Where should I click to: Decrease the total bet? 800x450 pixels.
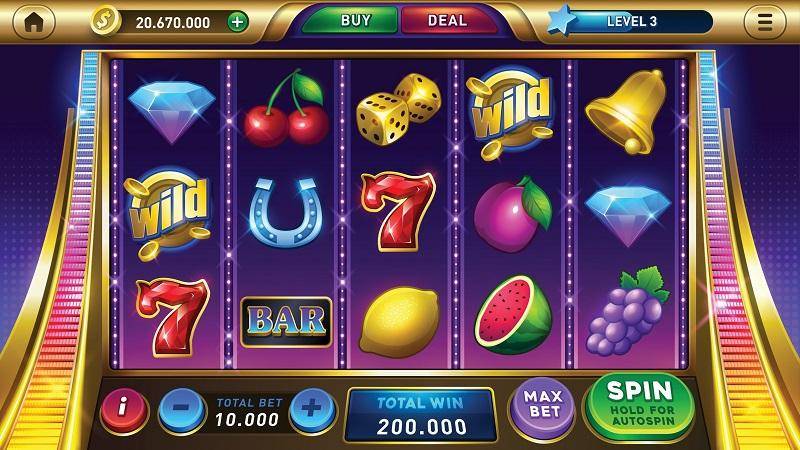pos(182,408)
